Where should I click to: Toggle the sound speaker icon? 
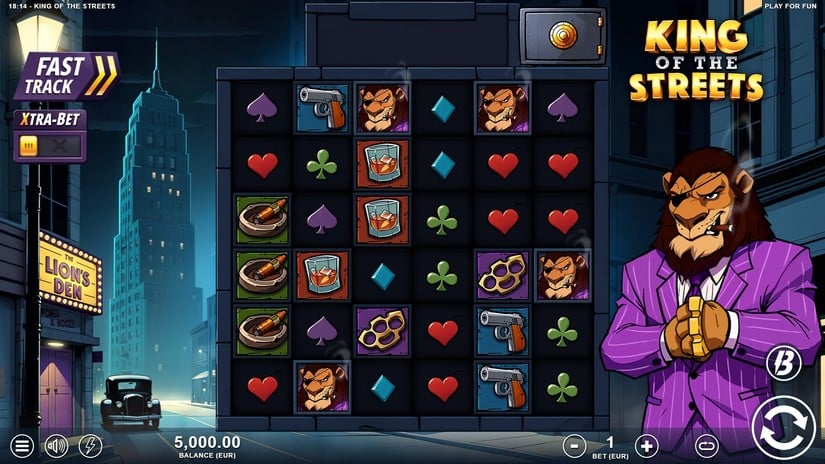coord(56,446)
